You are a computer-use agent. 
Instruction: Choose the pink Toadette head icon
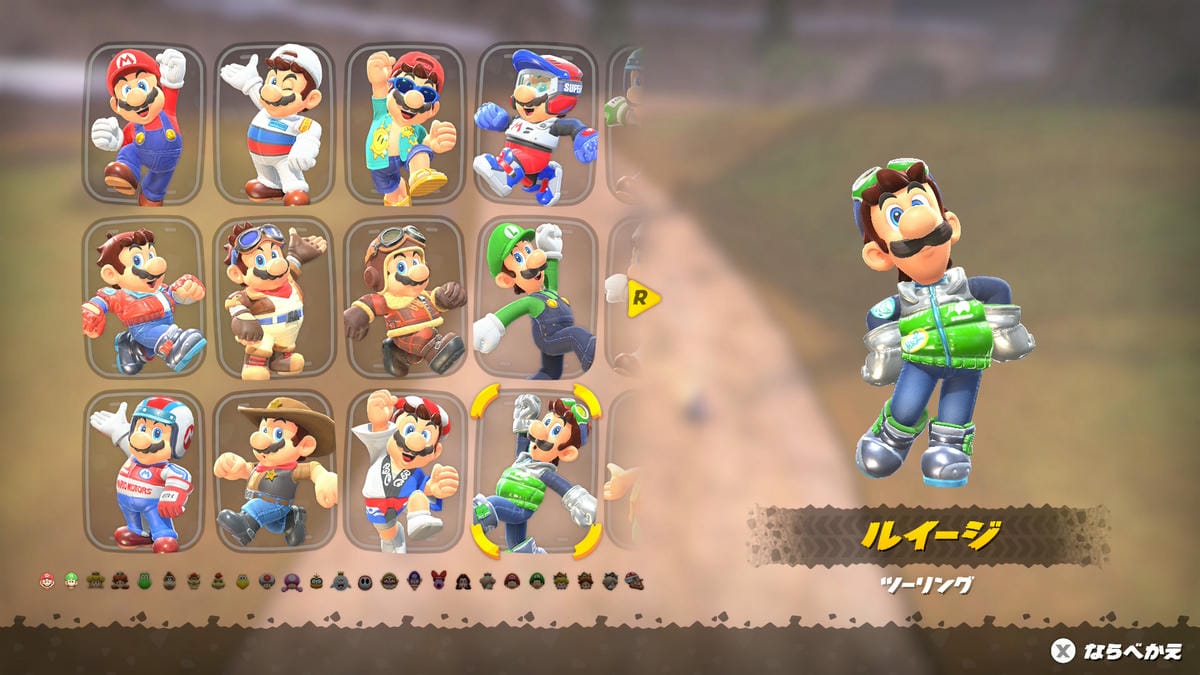point(291,581)
